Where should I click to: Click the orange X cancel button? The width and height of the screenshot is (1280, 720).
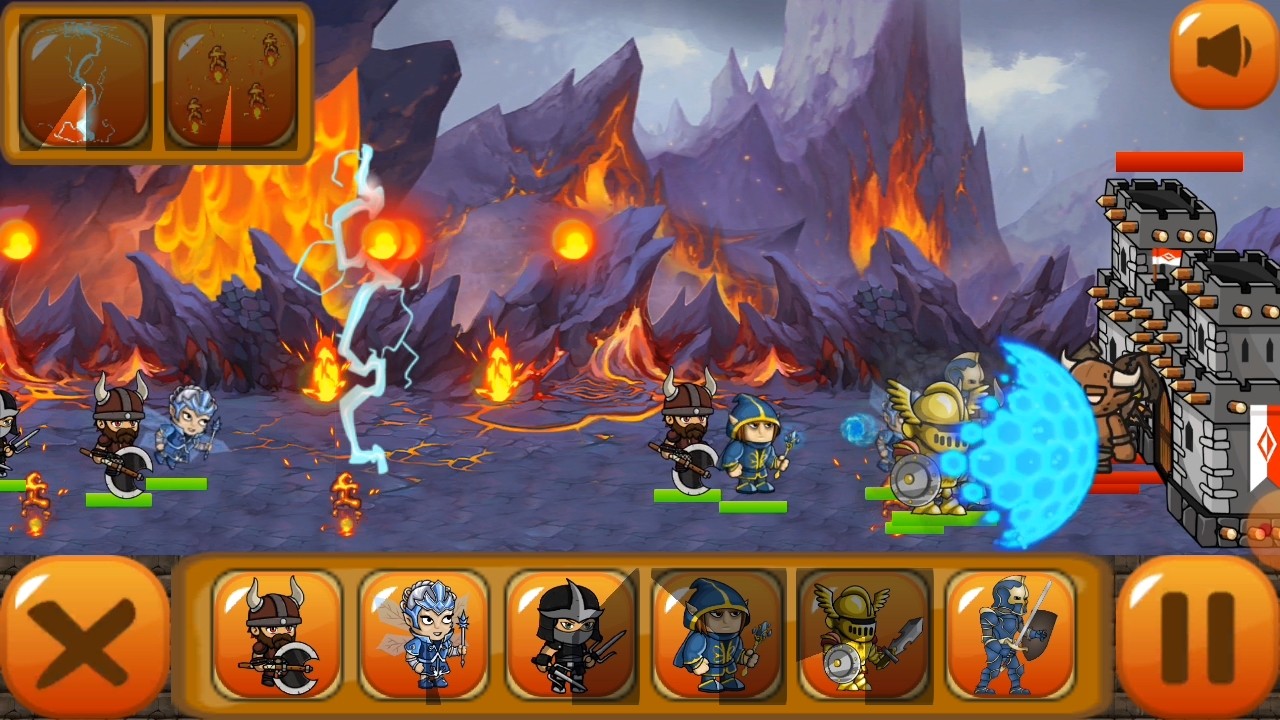tap(85, 637)
